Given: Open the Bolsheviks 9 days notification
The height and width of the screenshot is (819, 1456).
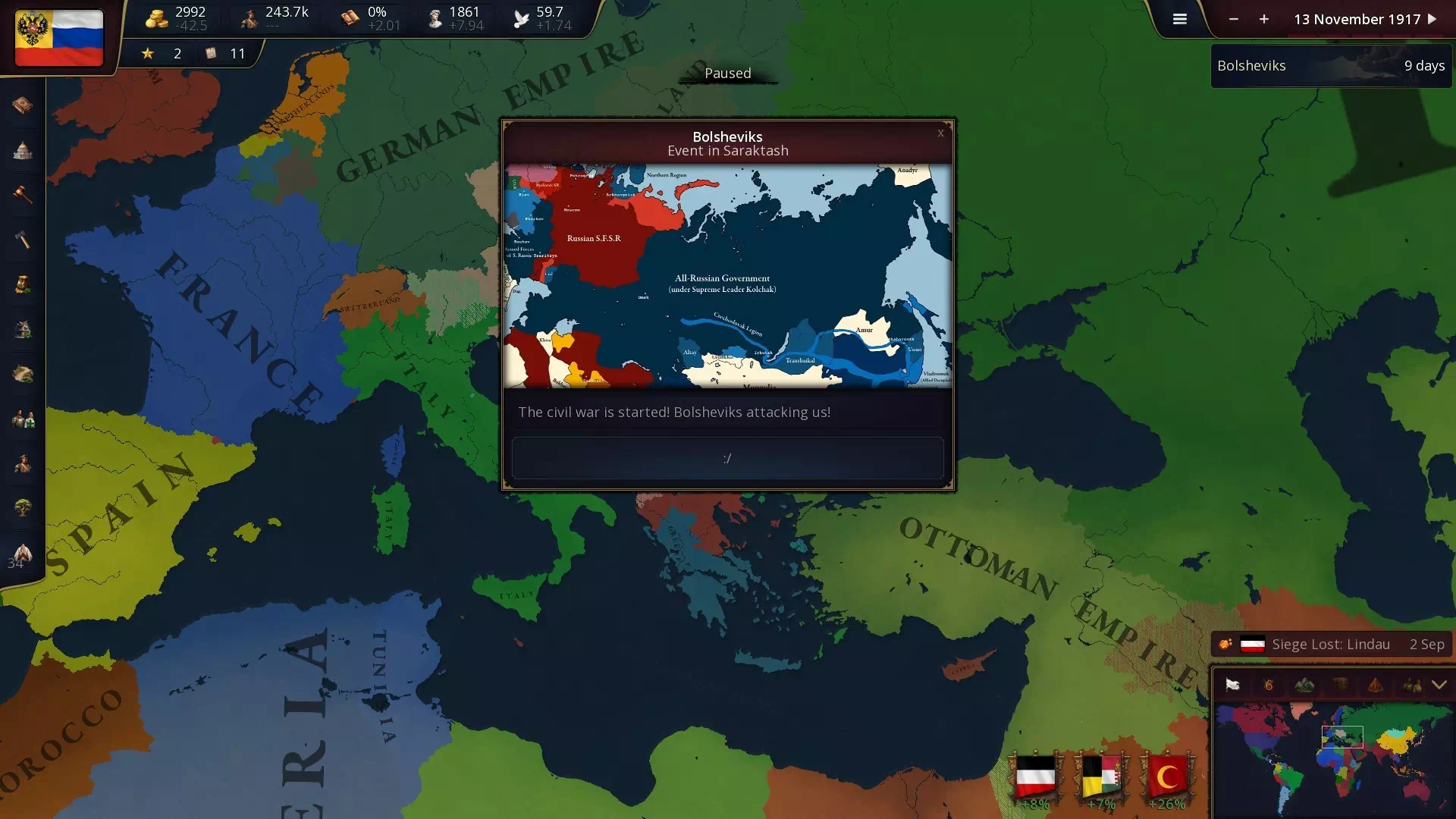Looking at the screenshot, I should [x=1331, y=66].
